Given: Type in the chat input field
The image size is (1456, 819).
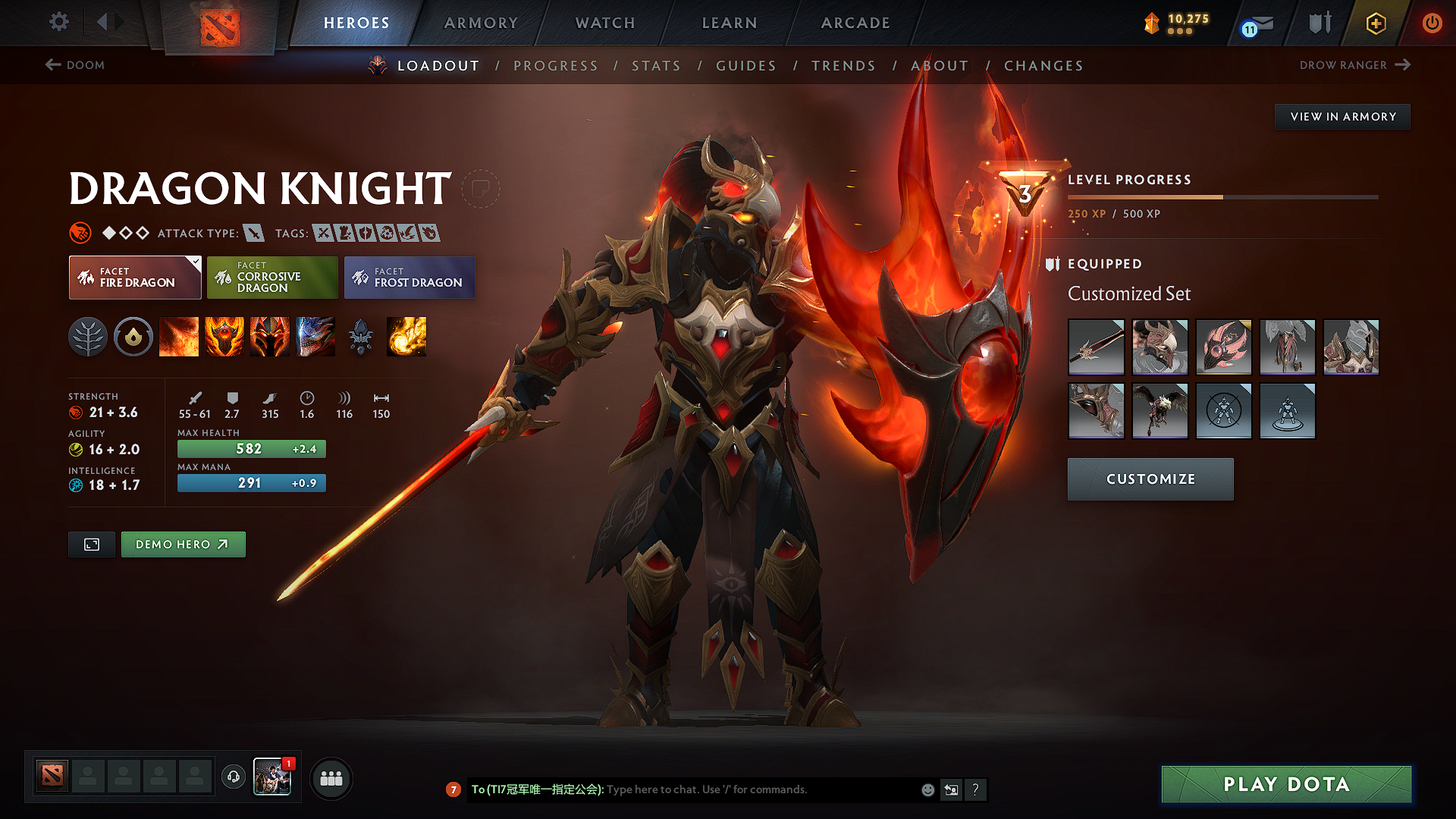Looking at the screenshot, I should 743,789.
